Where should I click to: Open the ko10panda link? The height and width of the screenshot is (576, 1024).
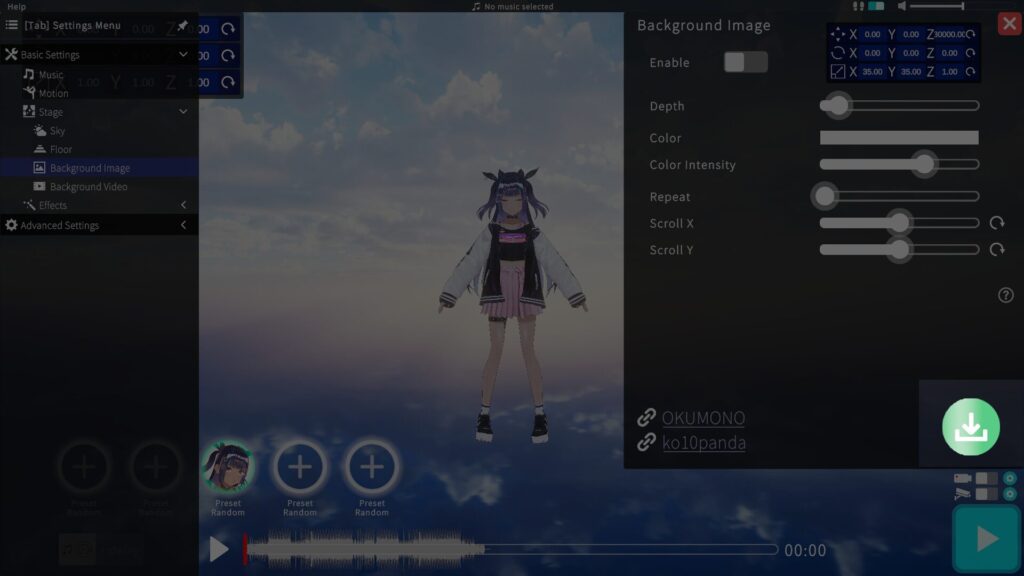(703, 442)
